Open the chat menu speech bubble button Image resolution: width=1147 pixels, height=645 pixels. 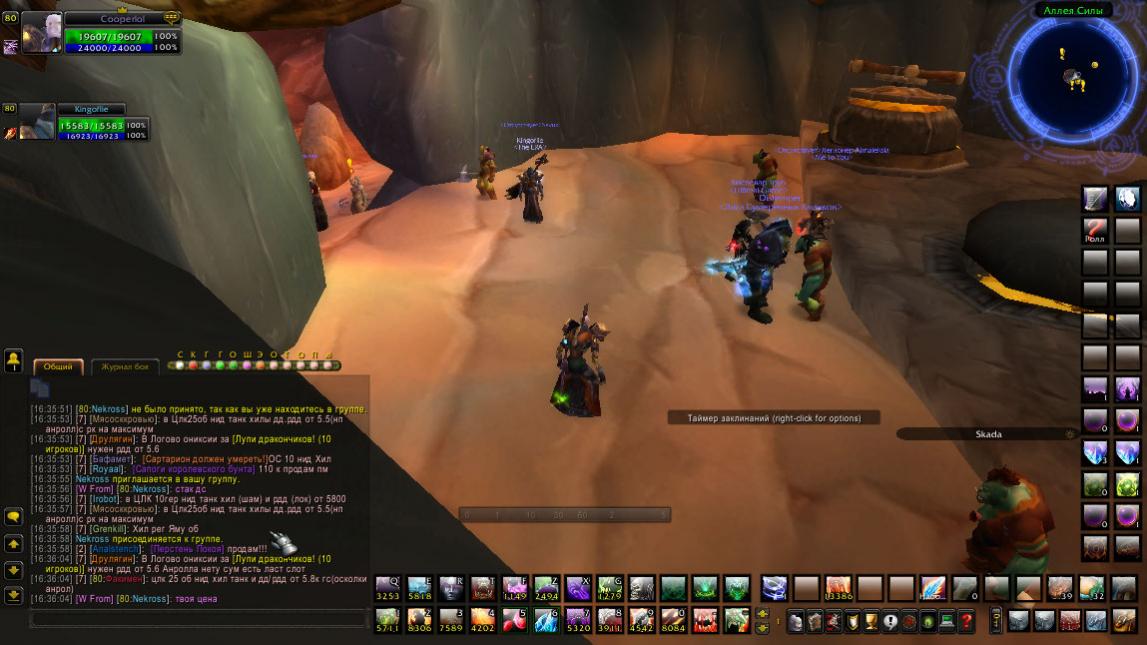click(14, 517)
